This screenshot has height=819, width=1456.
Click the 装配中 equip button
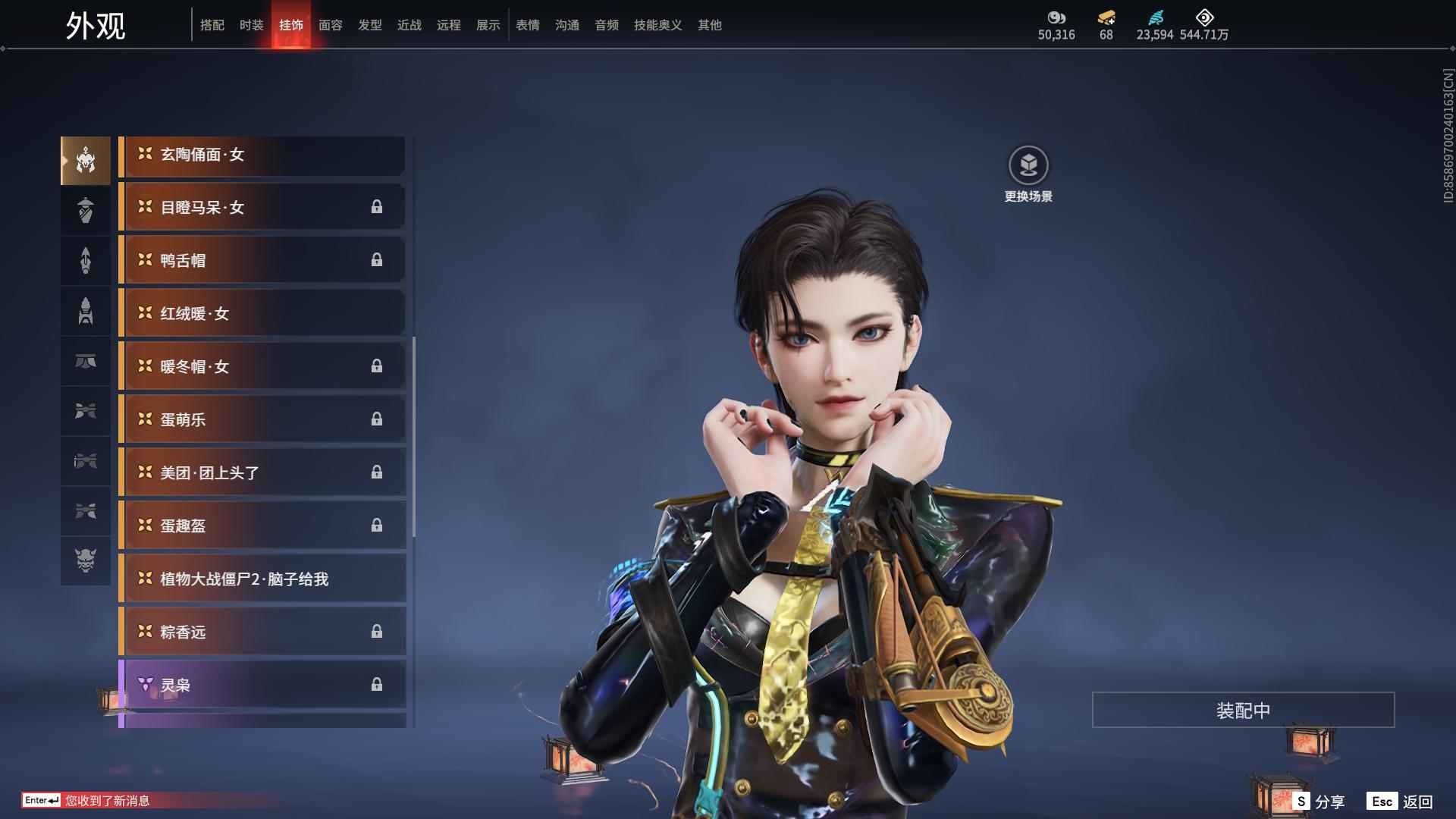pyautogui.click(x=1243, y=710)
